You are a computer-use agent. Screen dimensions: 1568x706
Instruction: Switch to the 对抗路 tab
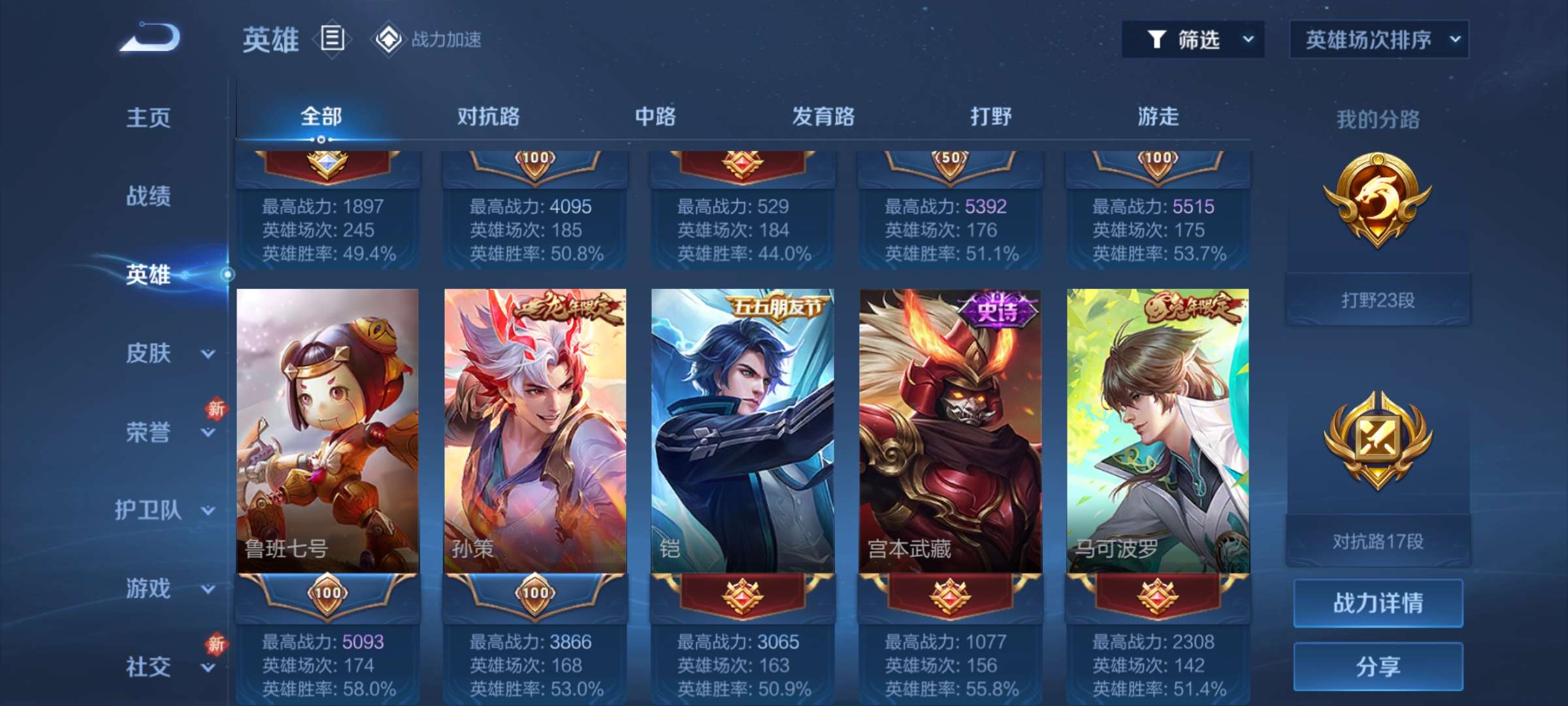point(488,116)
